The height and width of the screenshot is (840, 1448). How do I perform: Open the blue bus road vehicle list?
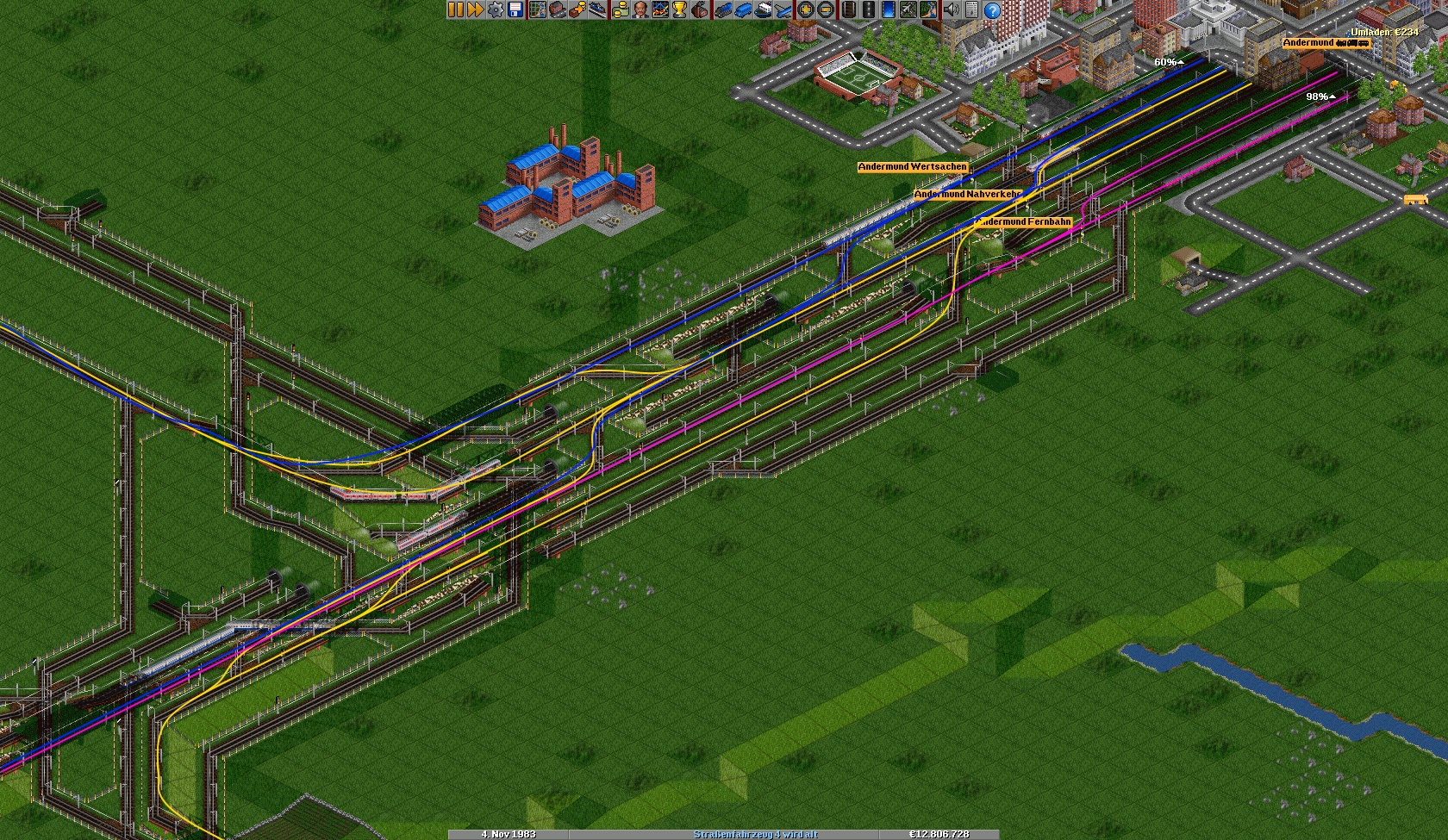tap(742, 9)
